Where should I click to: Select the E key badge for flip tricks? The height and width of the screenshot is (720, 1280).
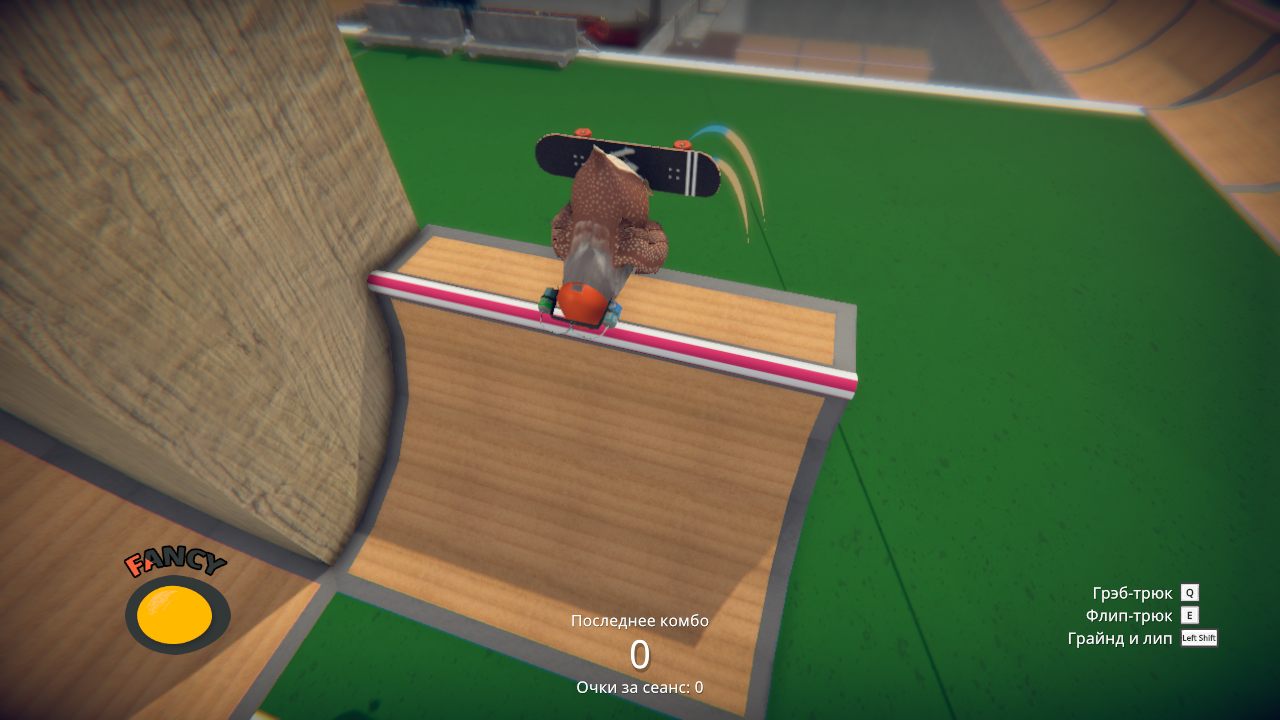click(1190, 615)
